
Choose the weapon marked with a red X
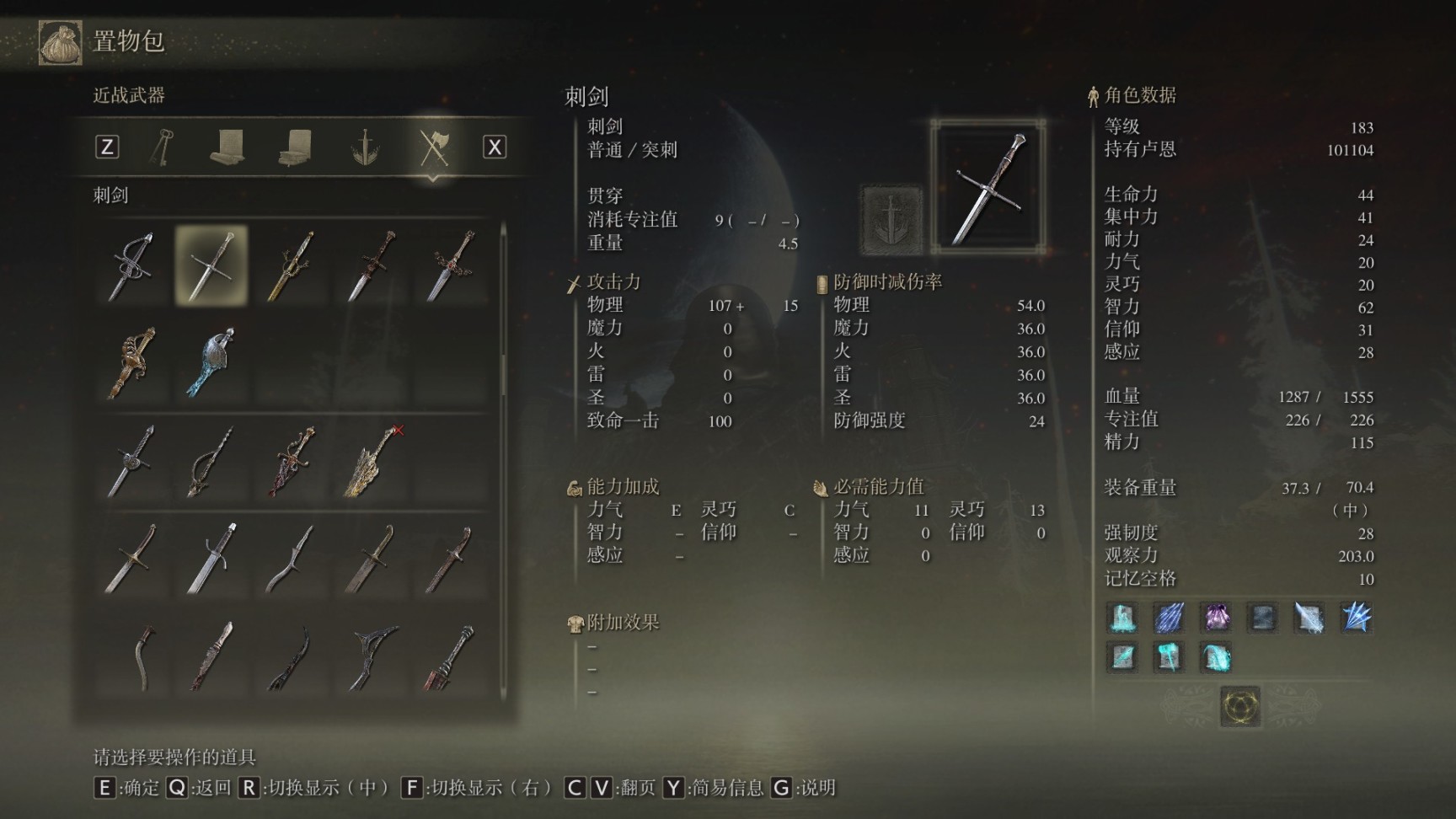(x=372, y=461)
